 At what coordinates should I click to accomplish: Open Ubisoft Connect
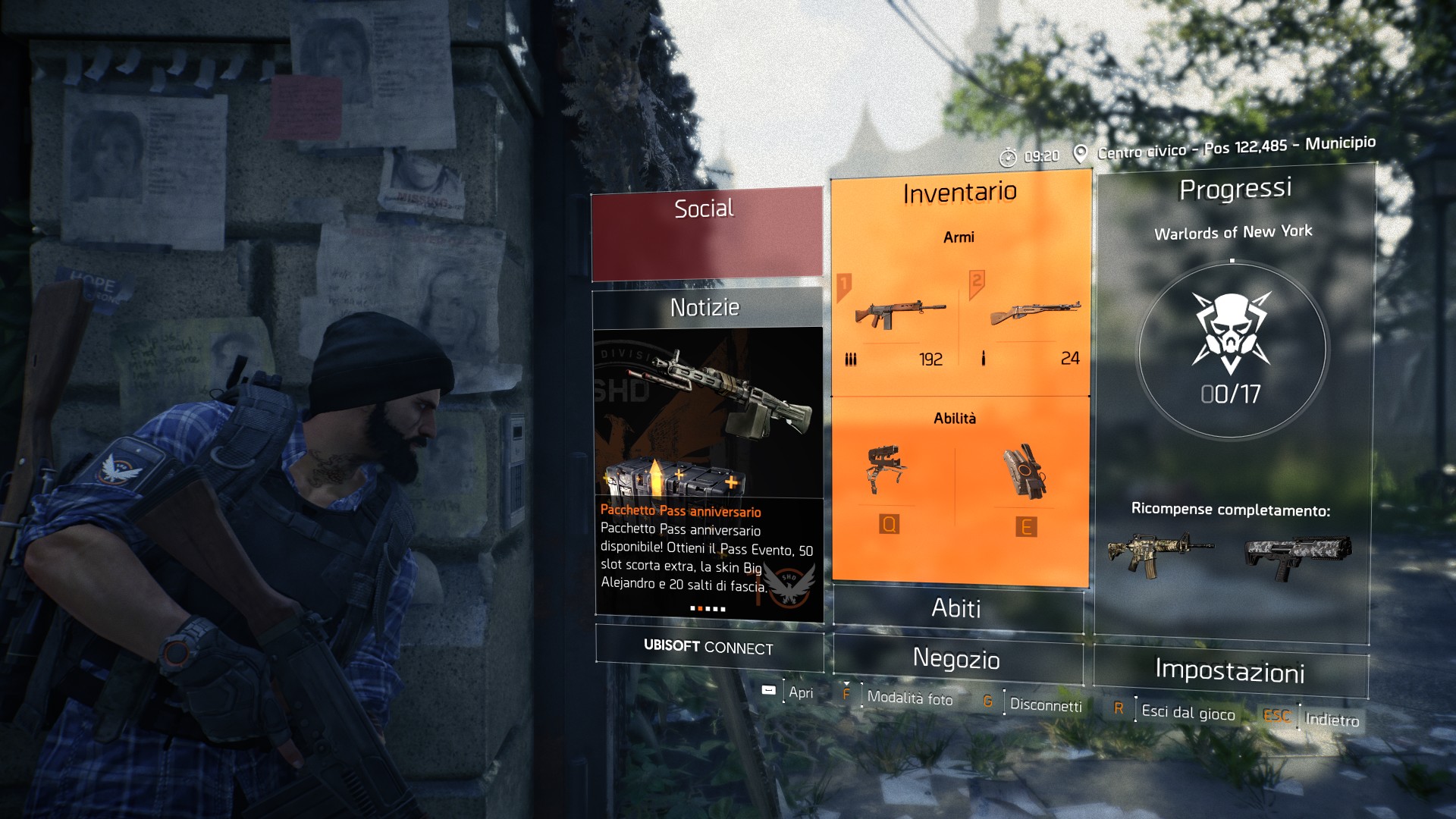708,648
